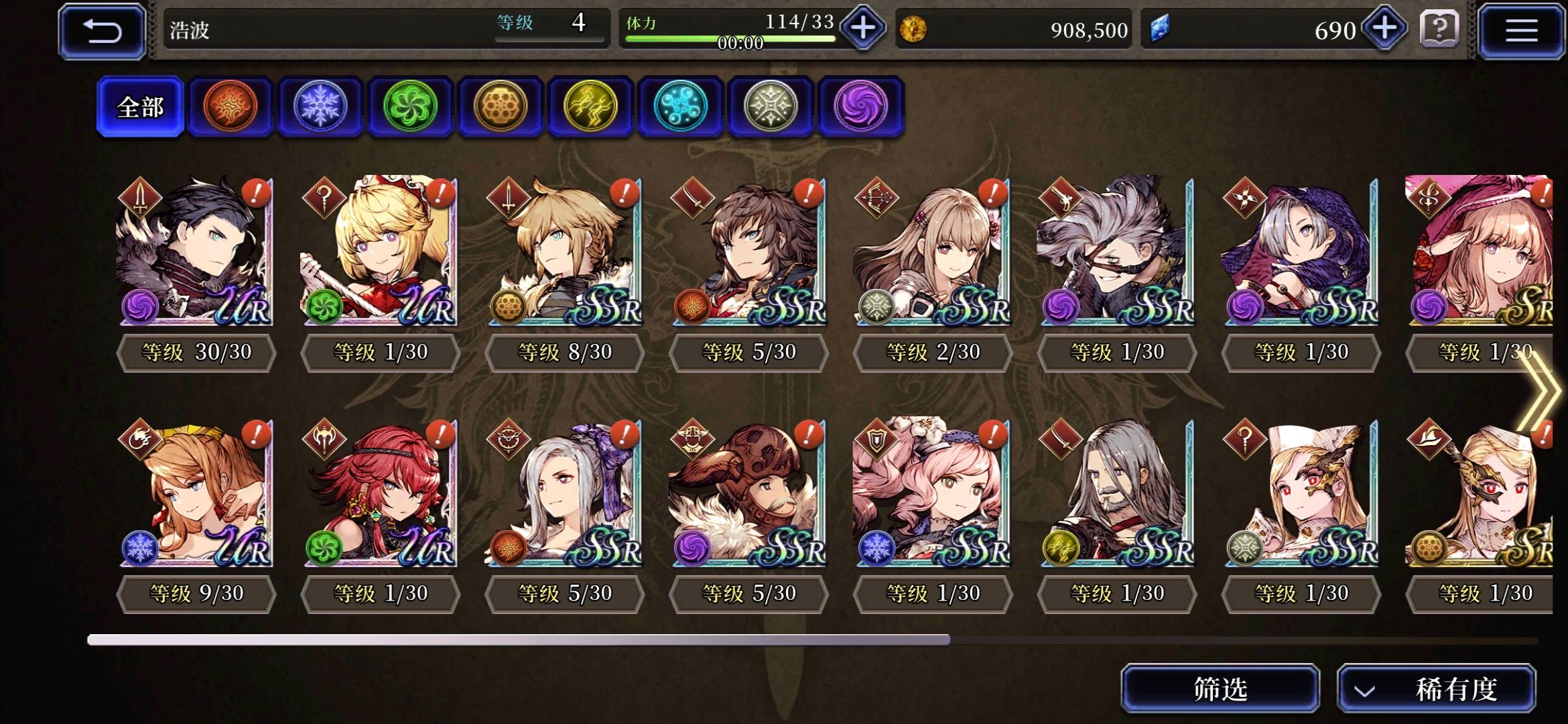Select the wind element filter icon

(x=411, y=107)
